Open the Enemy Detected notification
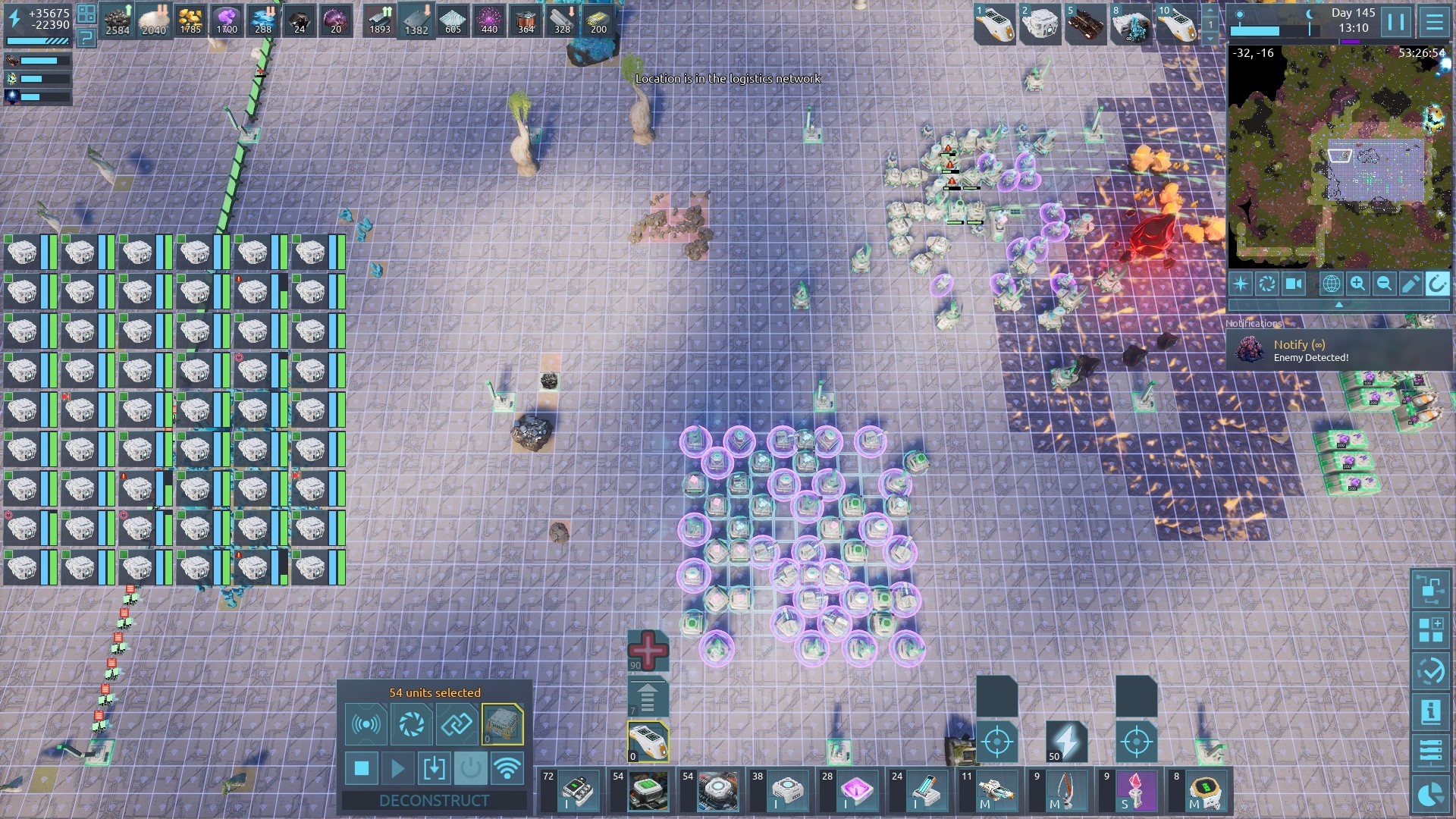Image resolution: width=1456 pixels, height=819 pixels. click(1339, 350)
